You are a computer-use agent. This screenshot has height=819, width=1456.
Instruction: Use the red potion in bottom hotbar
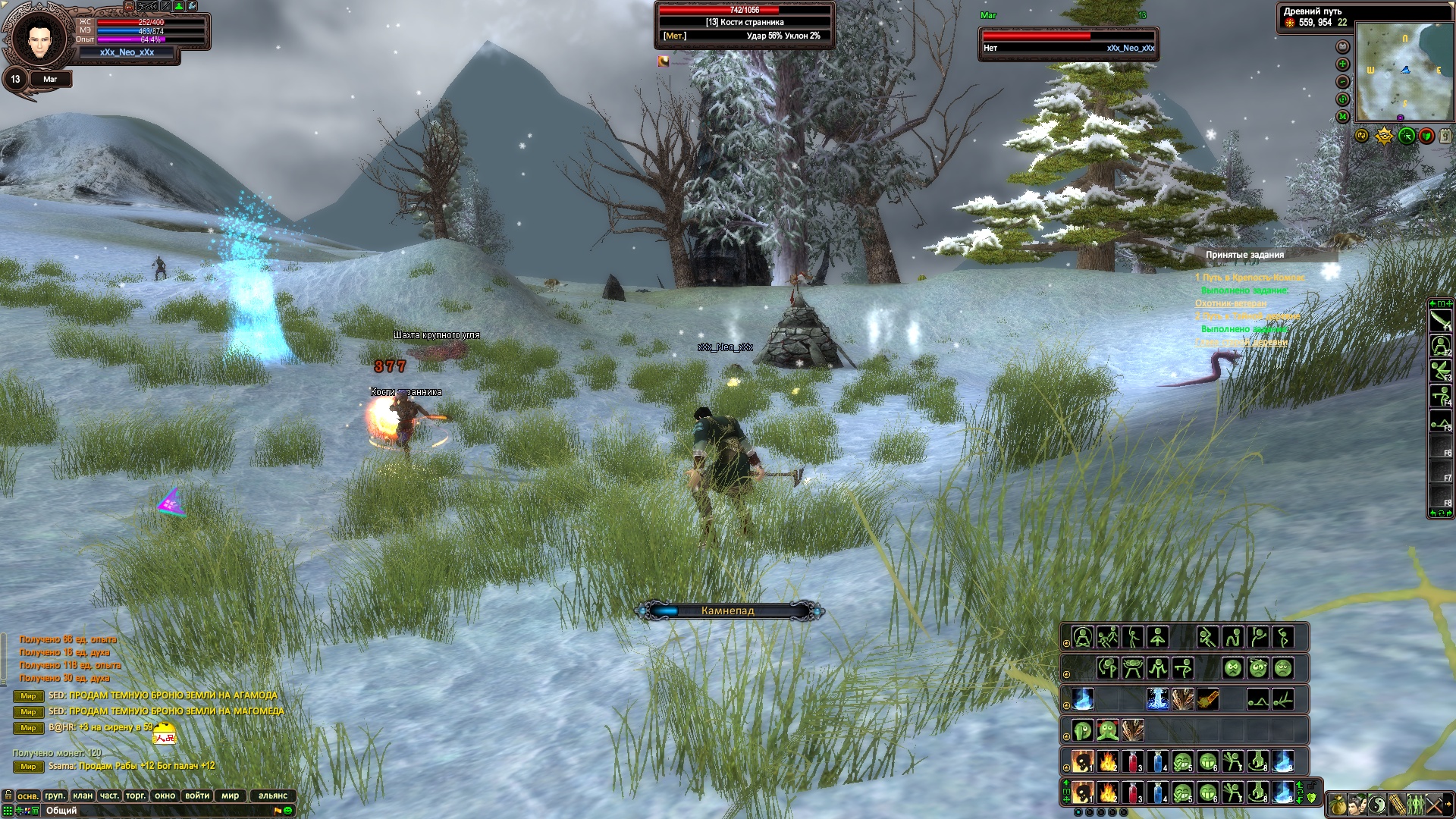click(x=1133, y=793)
